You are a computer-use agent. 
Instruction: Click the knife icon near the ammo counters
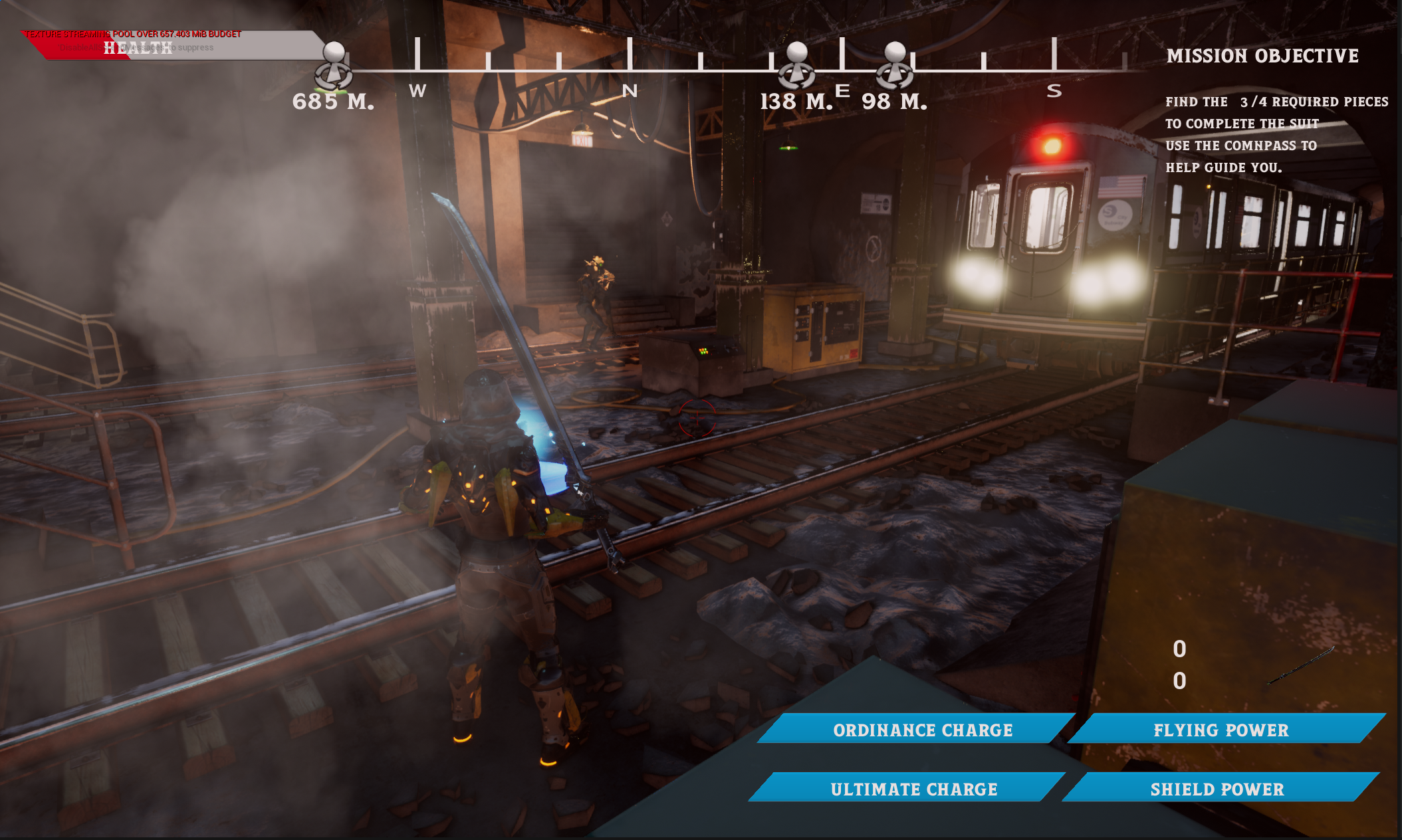coord(1302,665)
